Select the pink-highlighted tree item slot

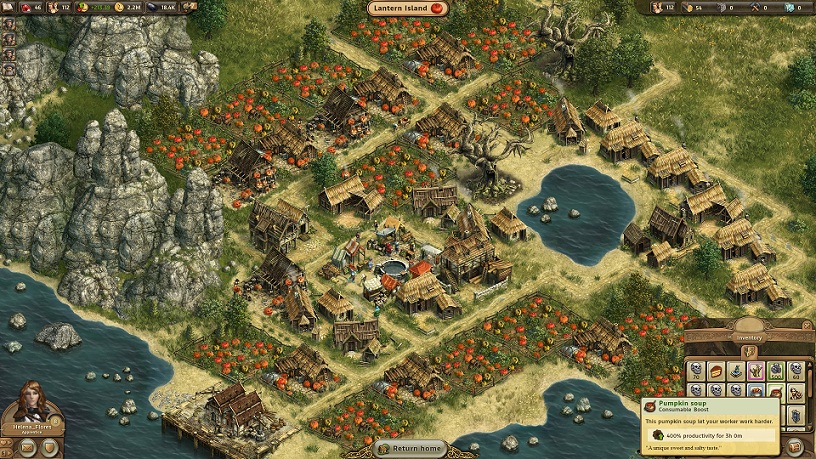coord(756,369)
